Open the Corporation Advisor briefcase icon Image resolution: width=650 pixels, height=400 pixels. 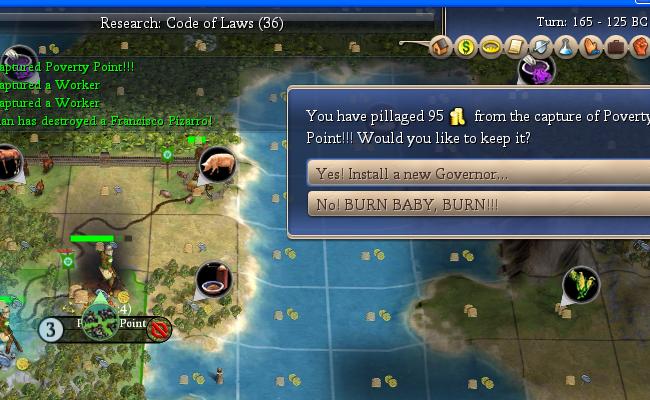[615, 46]
